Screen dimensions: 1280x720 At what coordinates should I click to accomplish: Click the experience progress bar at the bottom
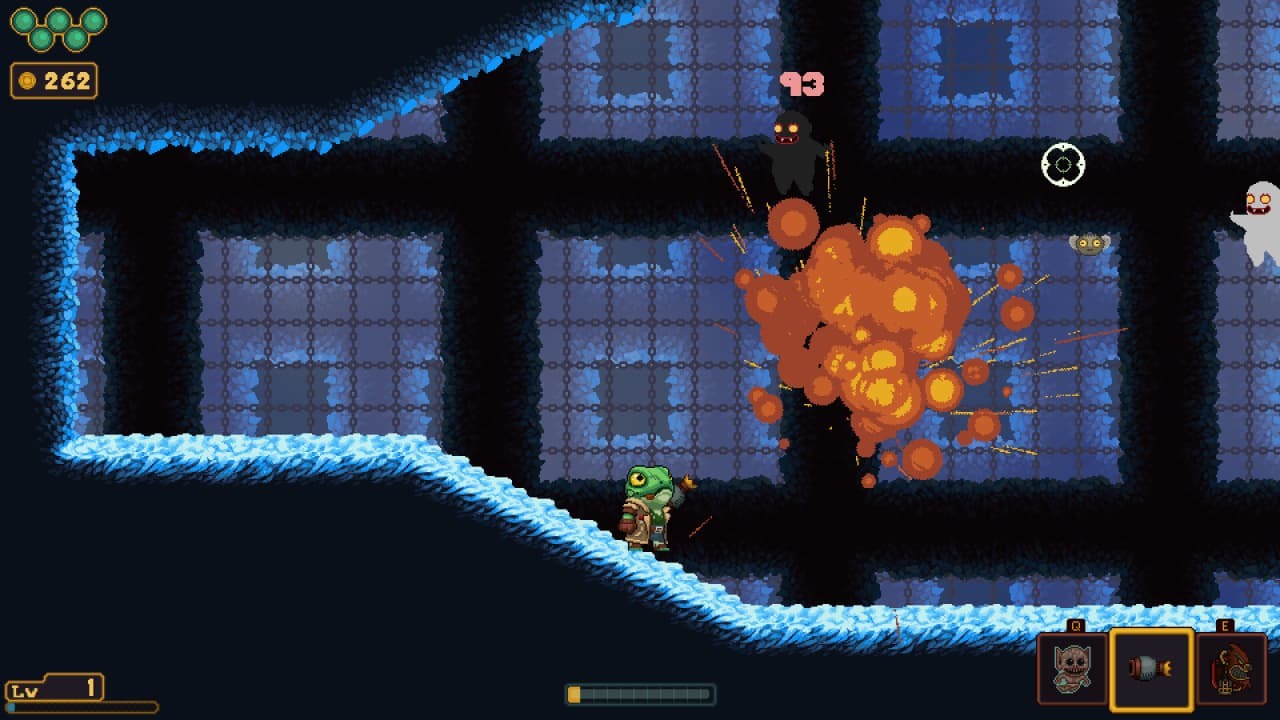(x=640, y=692)
